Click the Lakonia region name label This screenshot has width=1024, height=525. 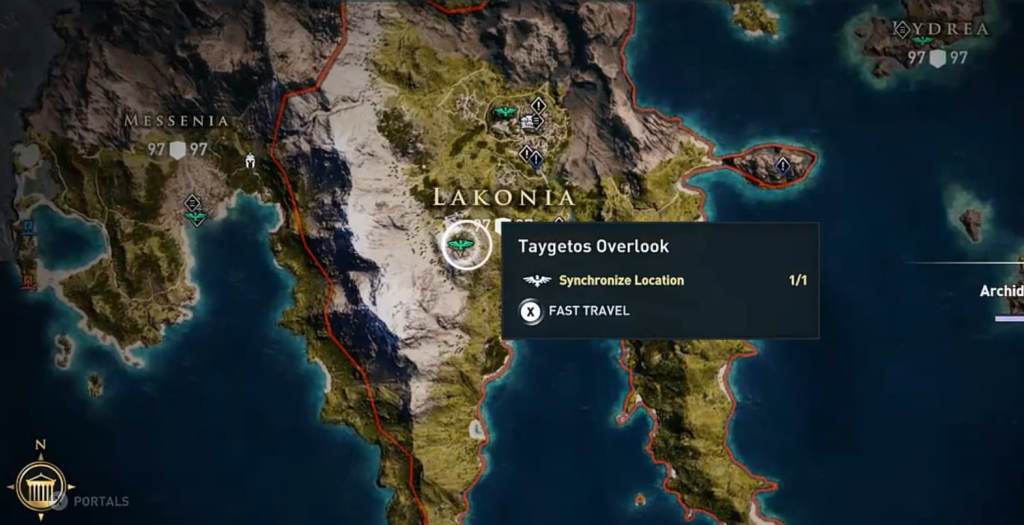pos(503,197)
